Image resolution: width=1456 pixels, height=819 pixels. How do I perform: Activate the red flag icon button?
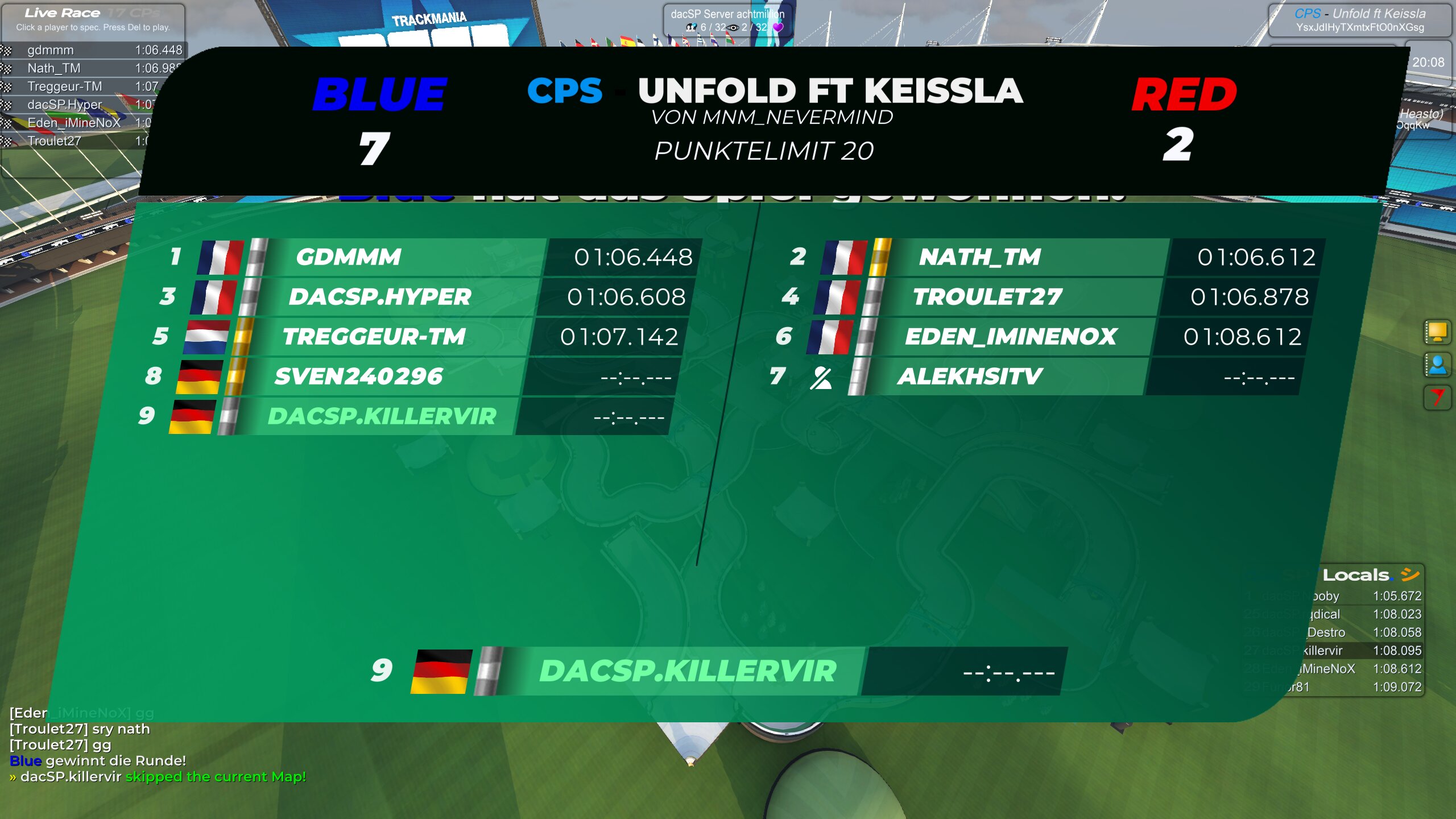1437,397
